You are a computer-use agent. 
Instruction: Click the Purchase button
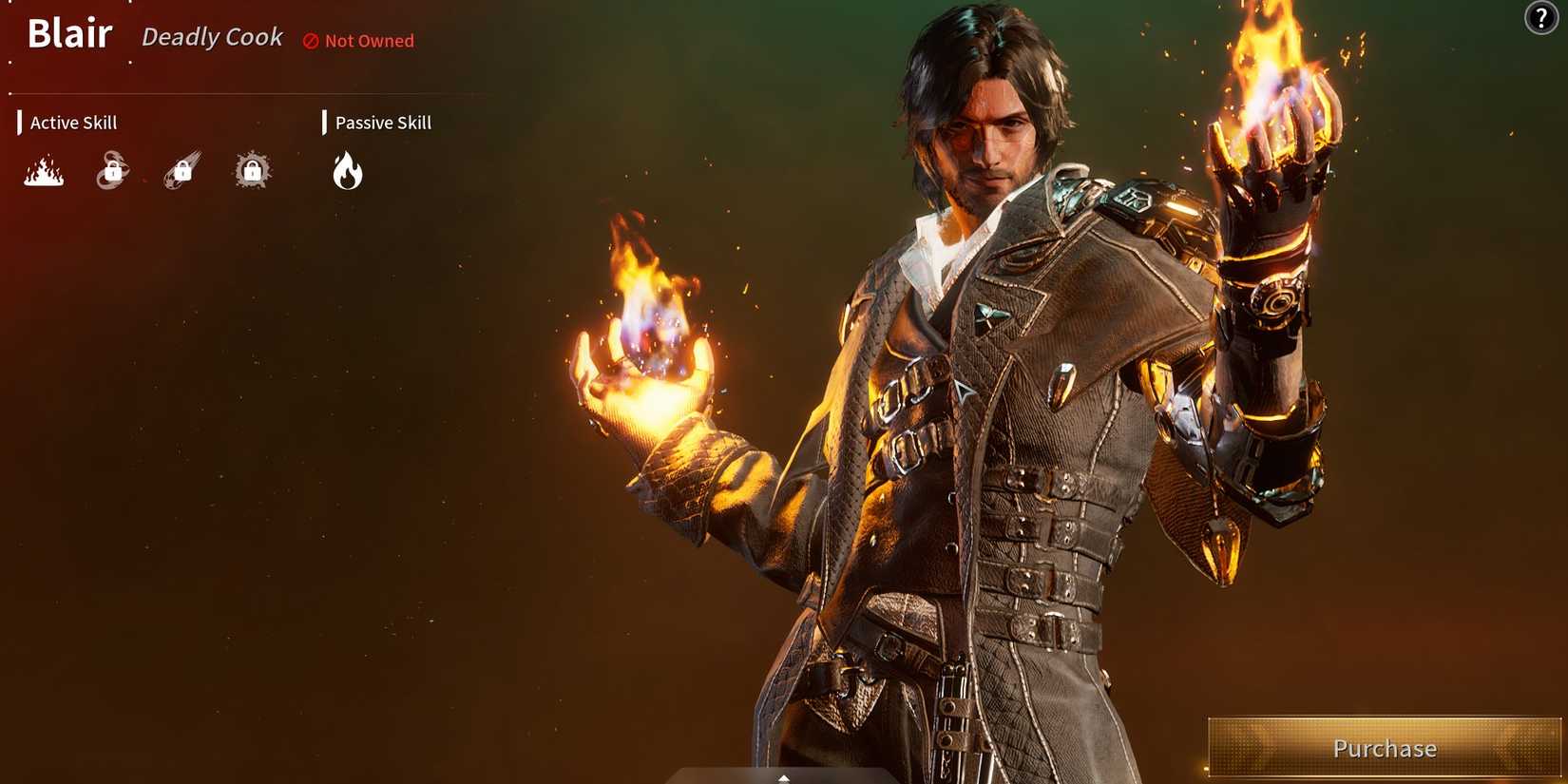tap(1386, 749)
